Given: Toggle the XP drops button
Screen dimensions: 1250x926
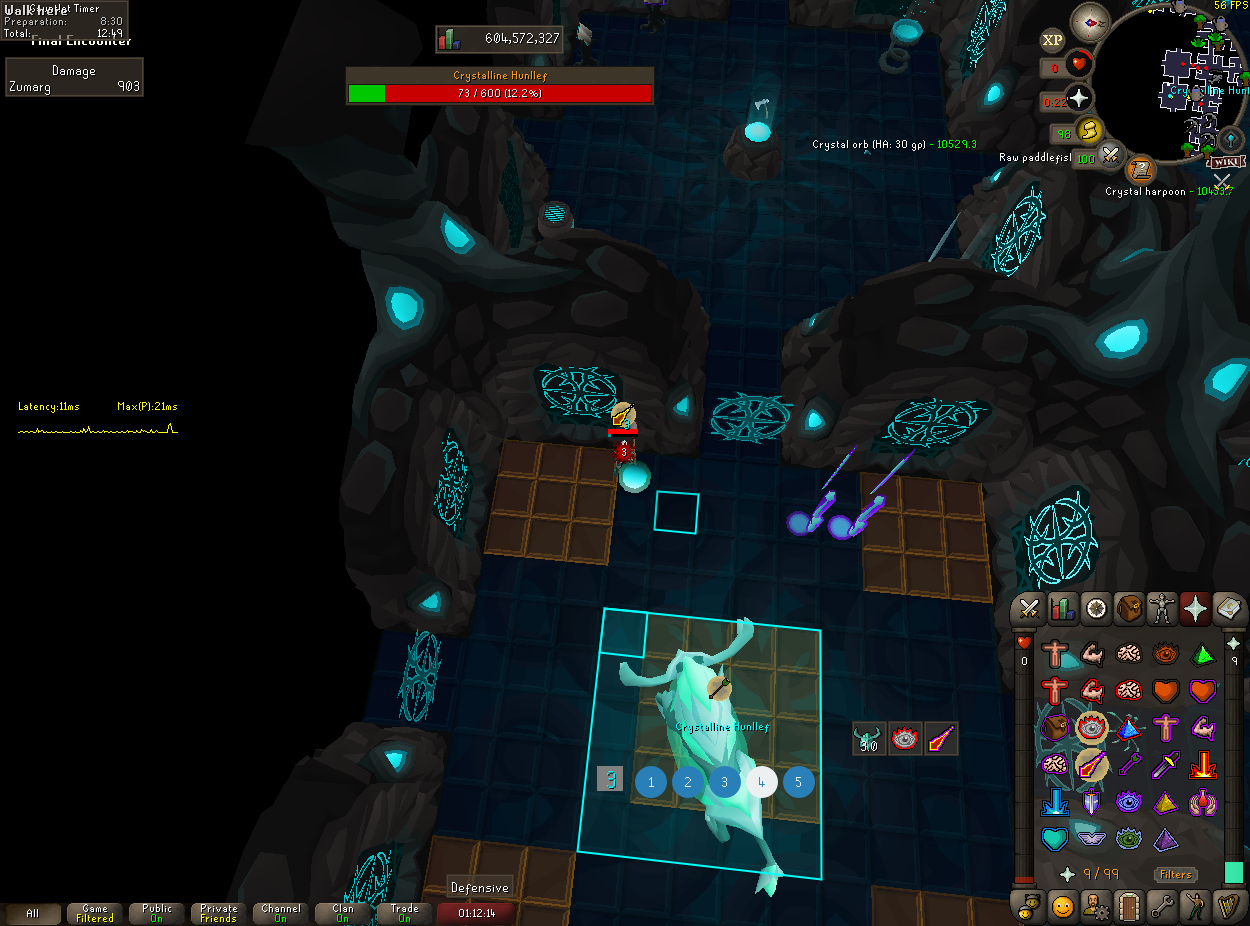Looking at the screenshot, I should [1052, 40].
